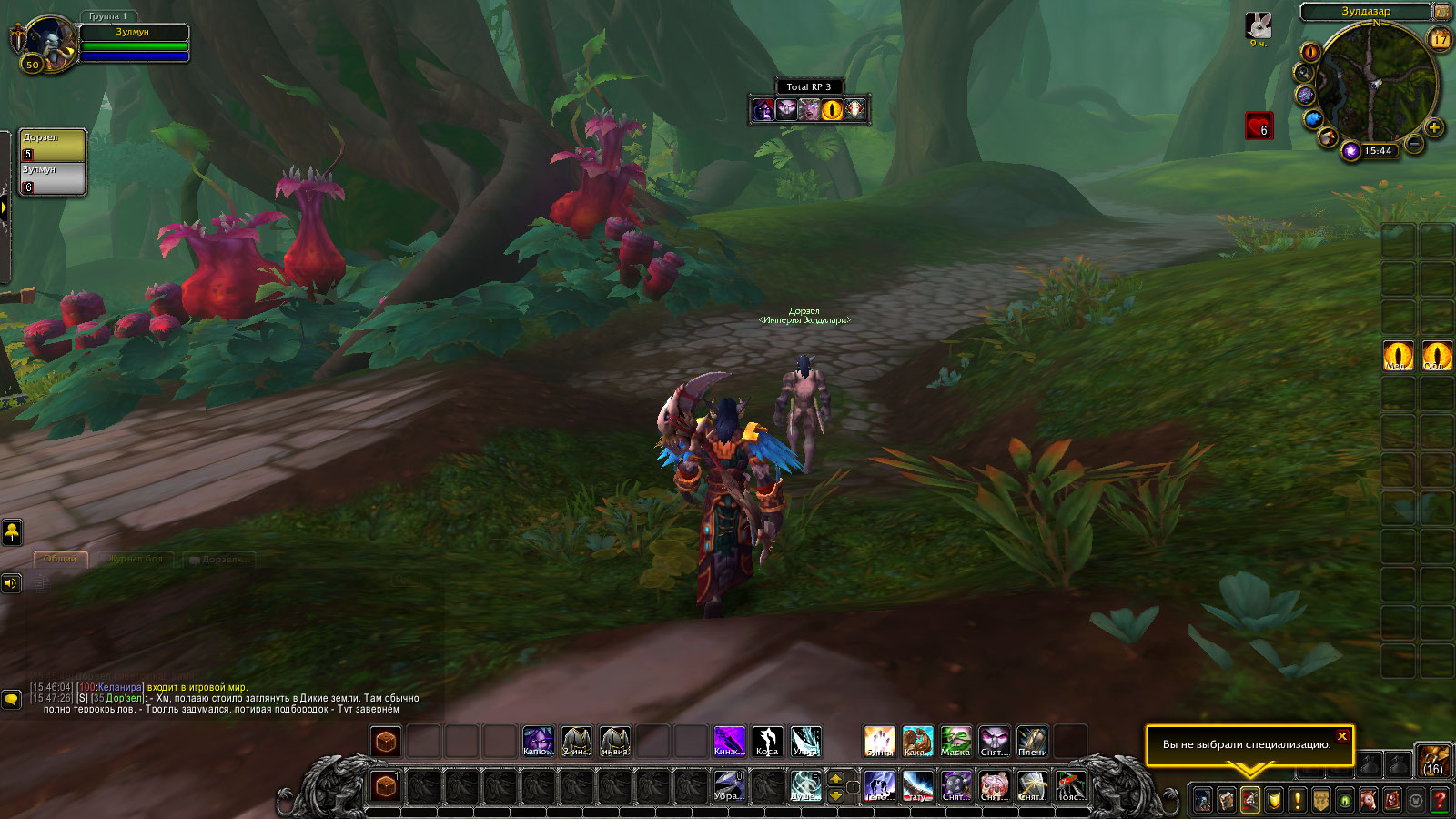Zoom in the minimap with plus button
The height and width of the screenshot is (819, 1456).
pyautogui.click(x=1434, y=128)
